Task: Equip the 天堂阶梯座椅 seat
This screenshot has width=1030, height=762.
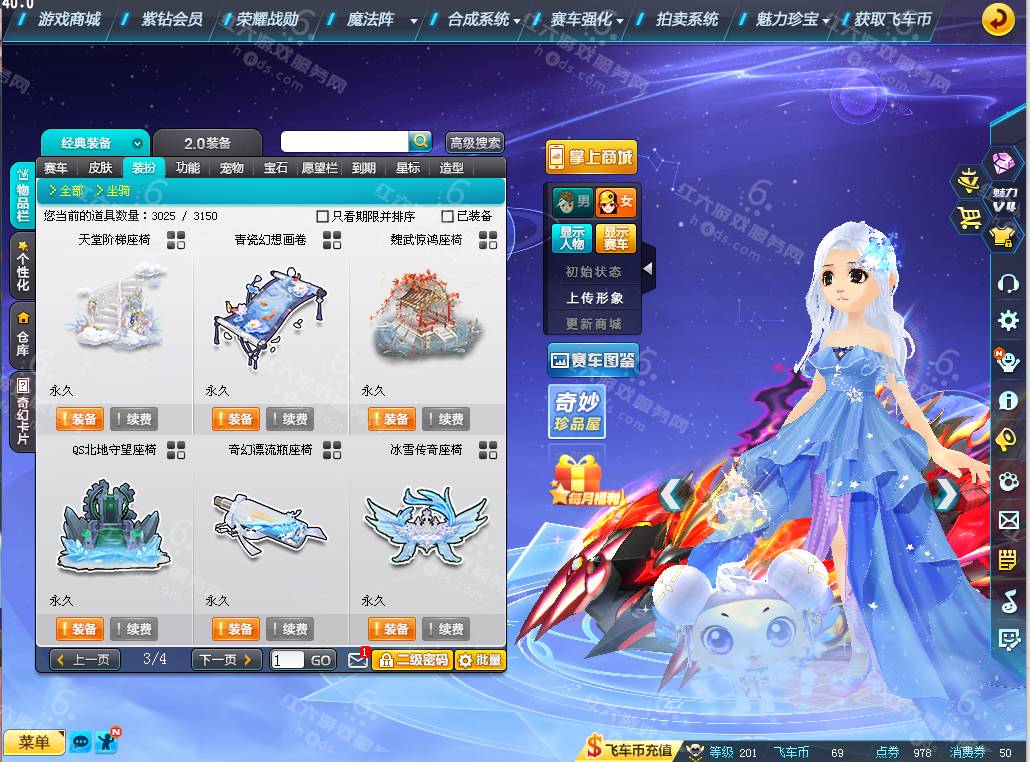Action: (77, 419)
